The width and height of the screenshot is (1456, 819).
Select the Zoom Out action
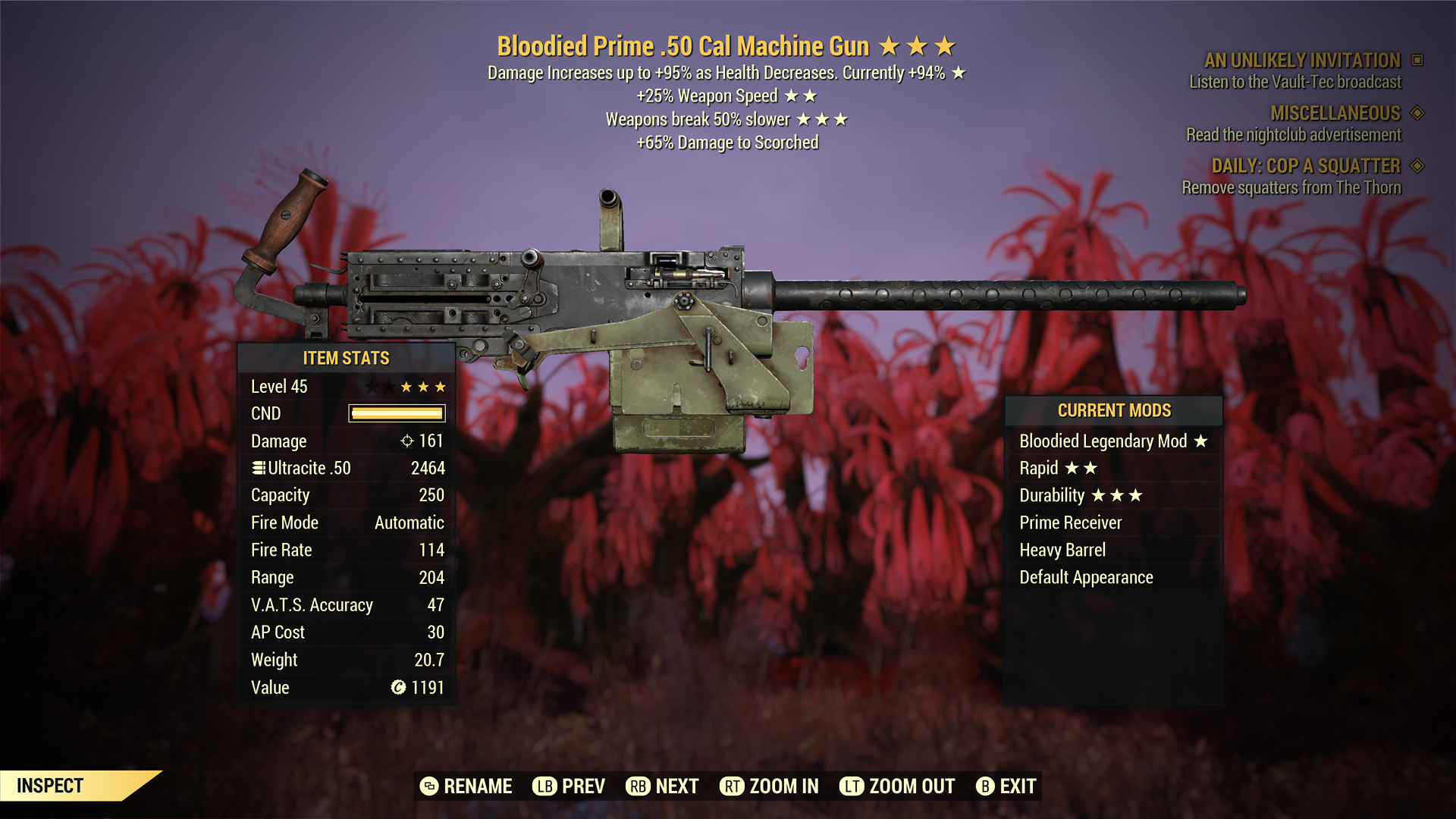coord(897,786)
